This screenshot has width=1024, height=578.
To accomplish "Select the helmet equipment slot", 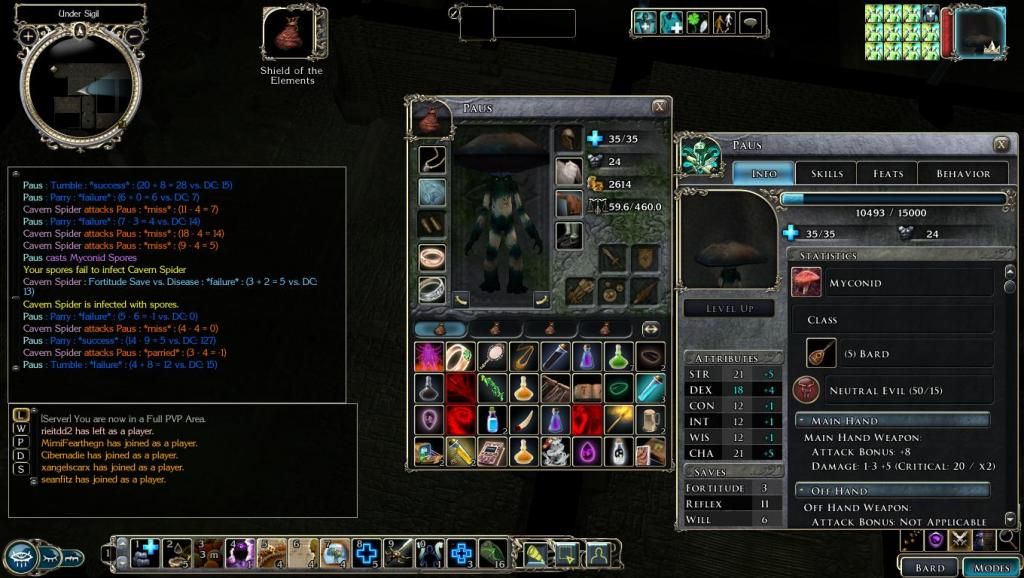I will tap(568, 140).
